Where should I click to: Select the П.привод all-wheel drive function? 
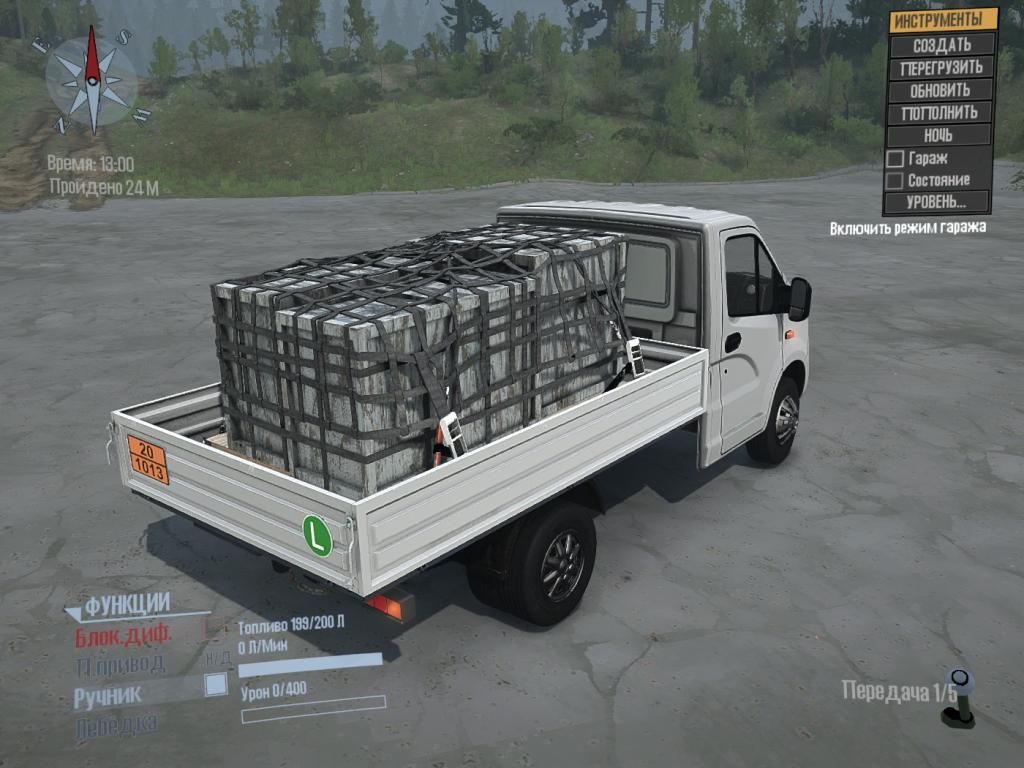point(119,663)
